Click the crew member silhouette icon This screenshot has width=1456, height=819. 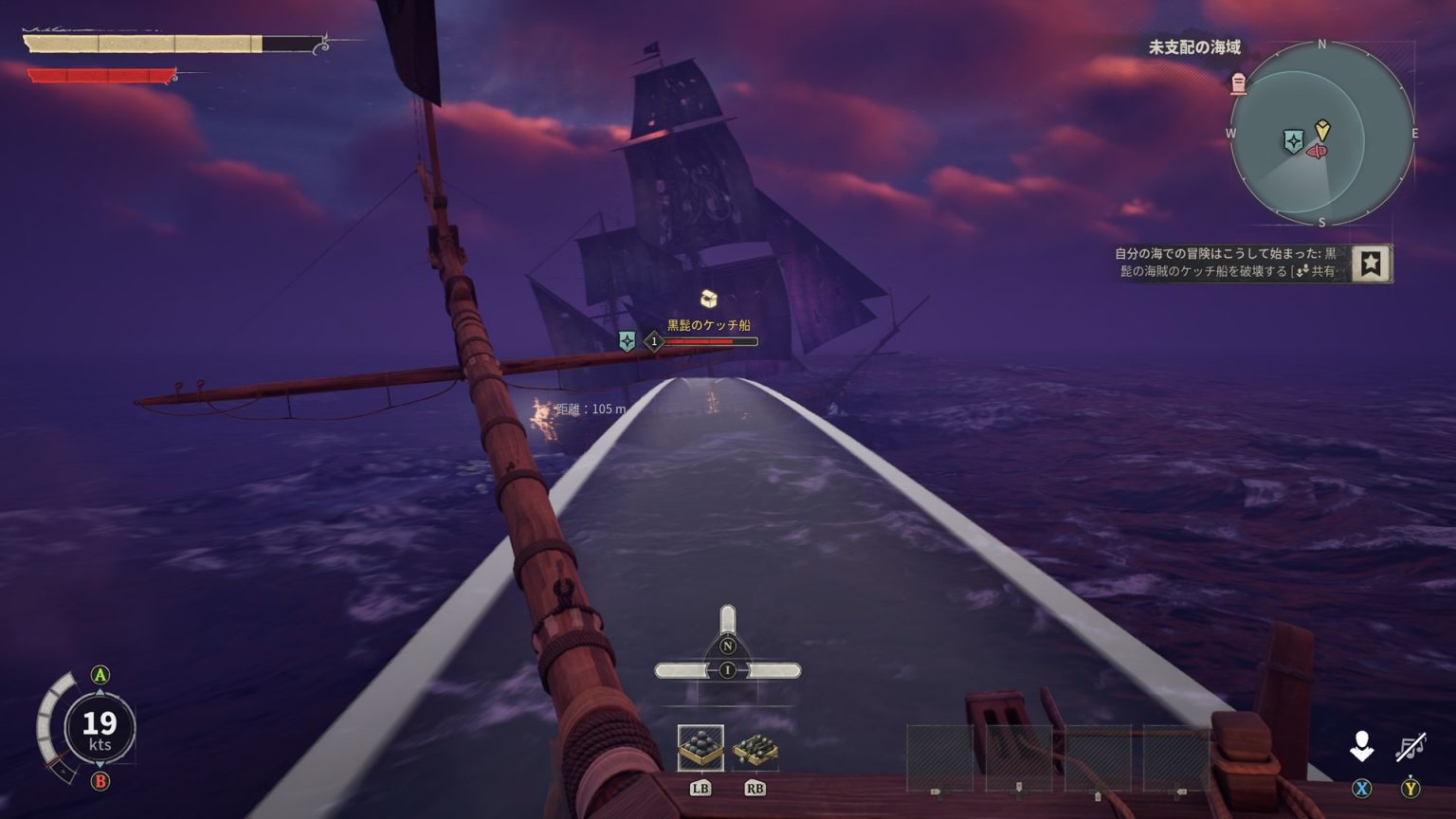[x=1362, y=747]
